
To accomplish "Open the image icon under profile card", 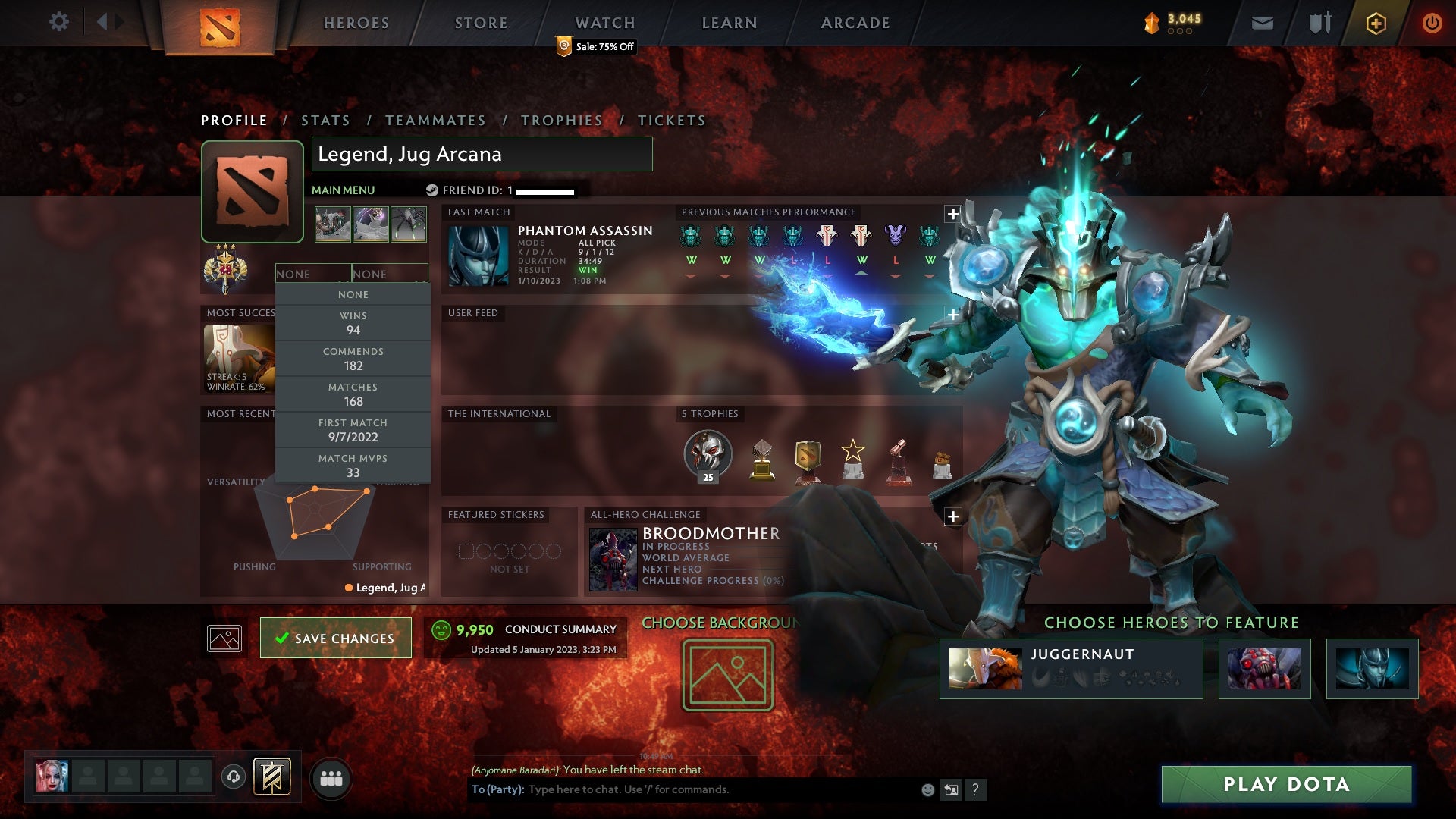I will point(224,638).
